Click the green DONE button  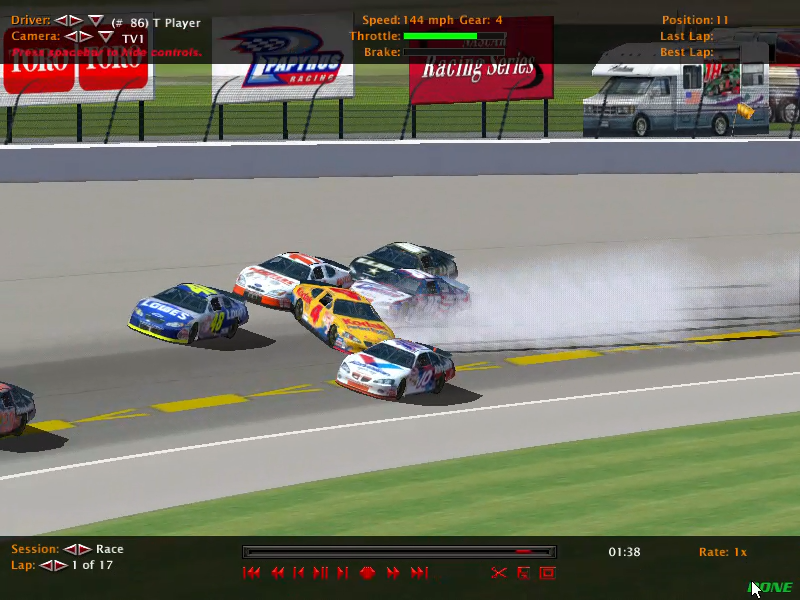[771, 587]
